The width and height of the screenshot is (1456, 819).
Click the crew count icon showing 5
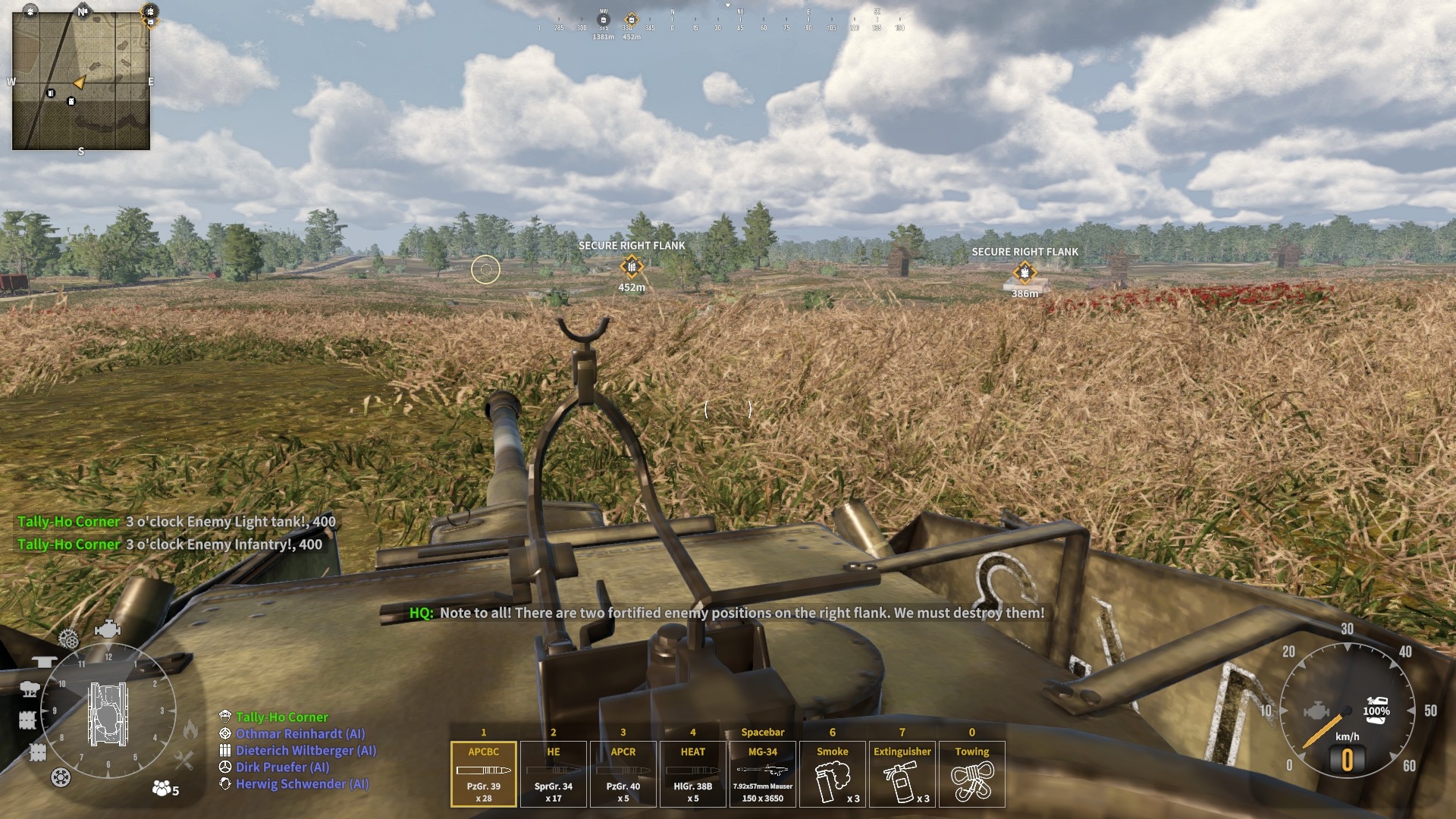click(x=165, y=789)
